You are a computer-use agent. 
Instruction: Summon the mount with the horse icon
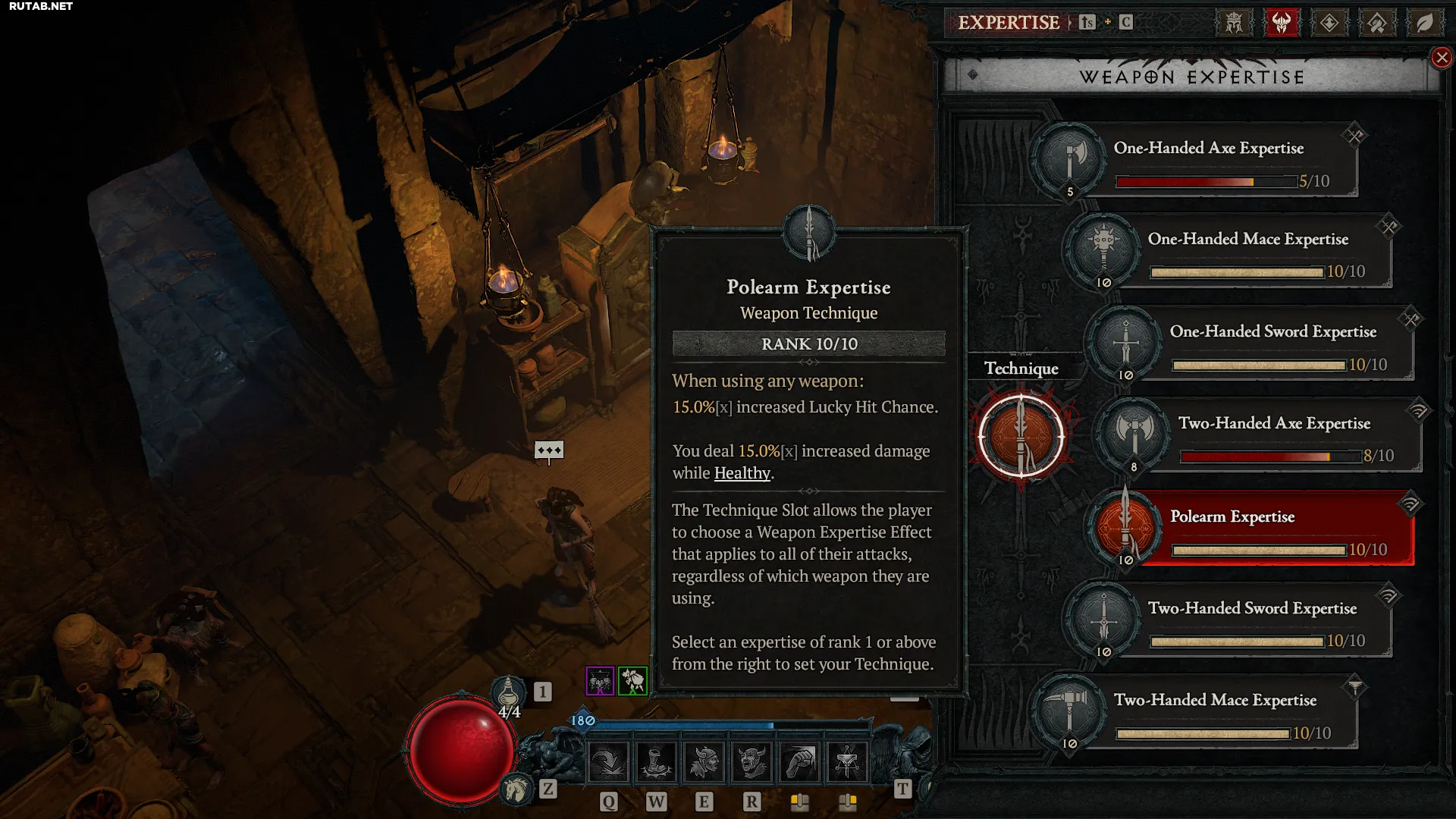tap(516, 789)
